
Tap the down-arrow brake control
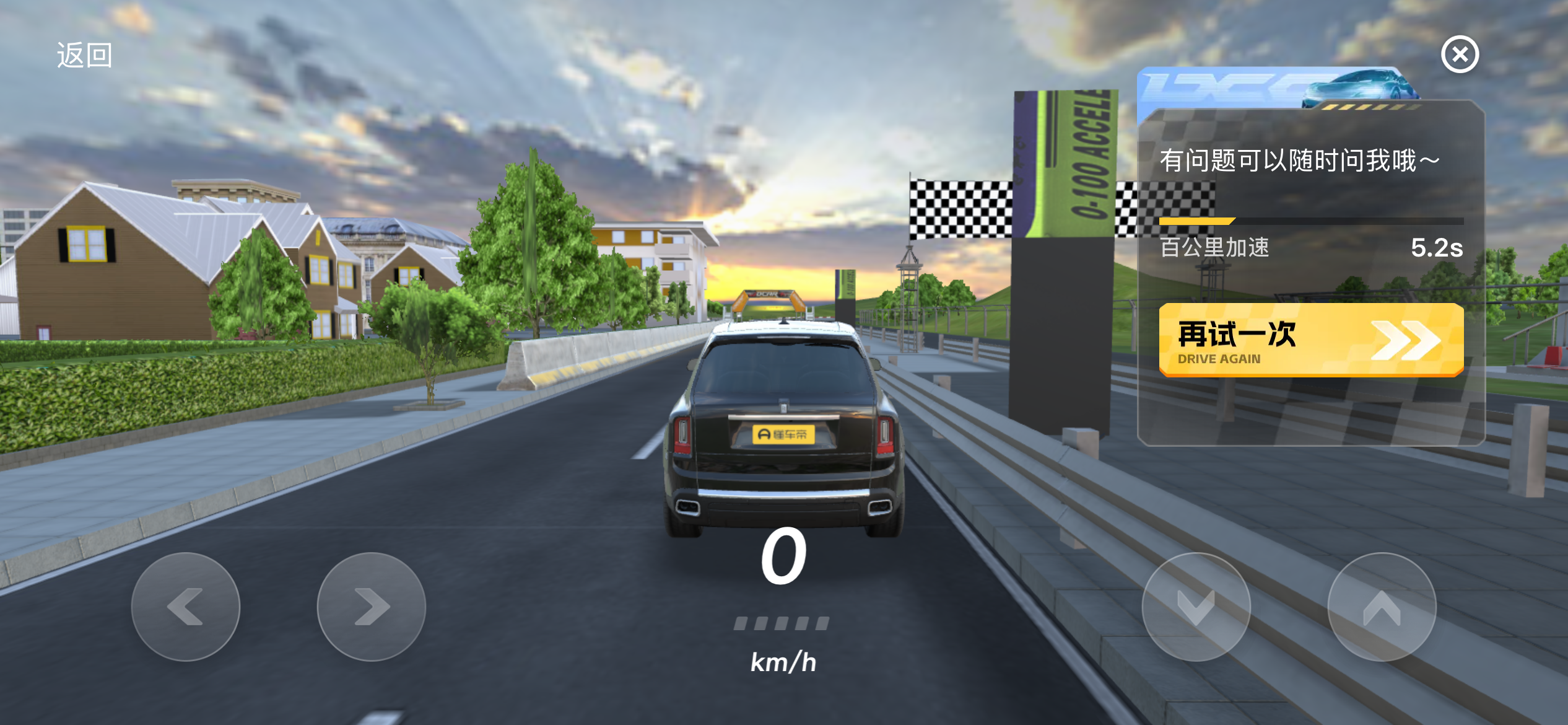(x=1196, y=606)
